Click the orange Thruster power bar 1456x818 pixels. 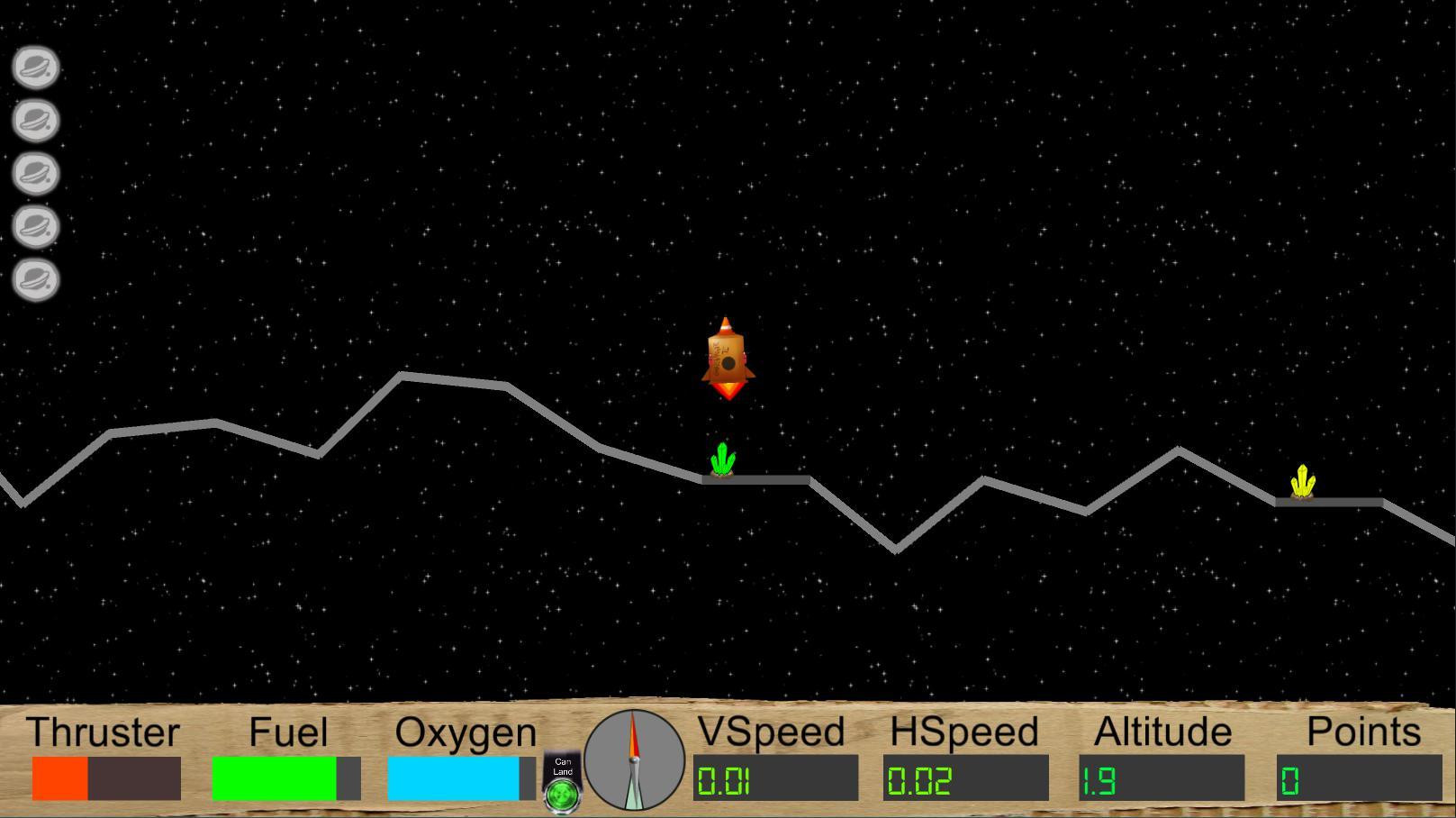click(59, 780)
